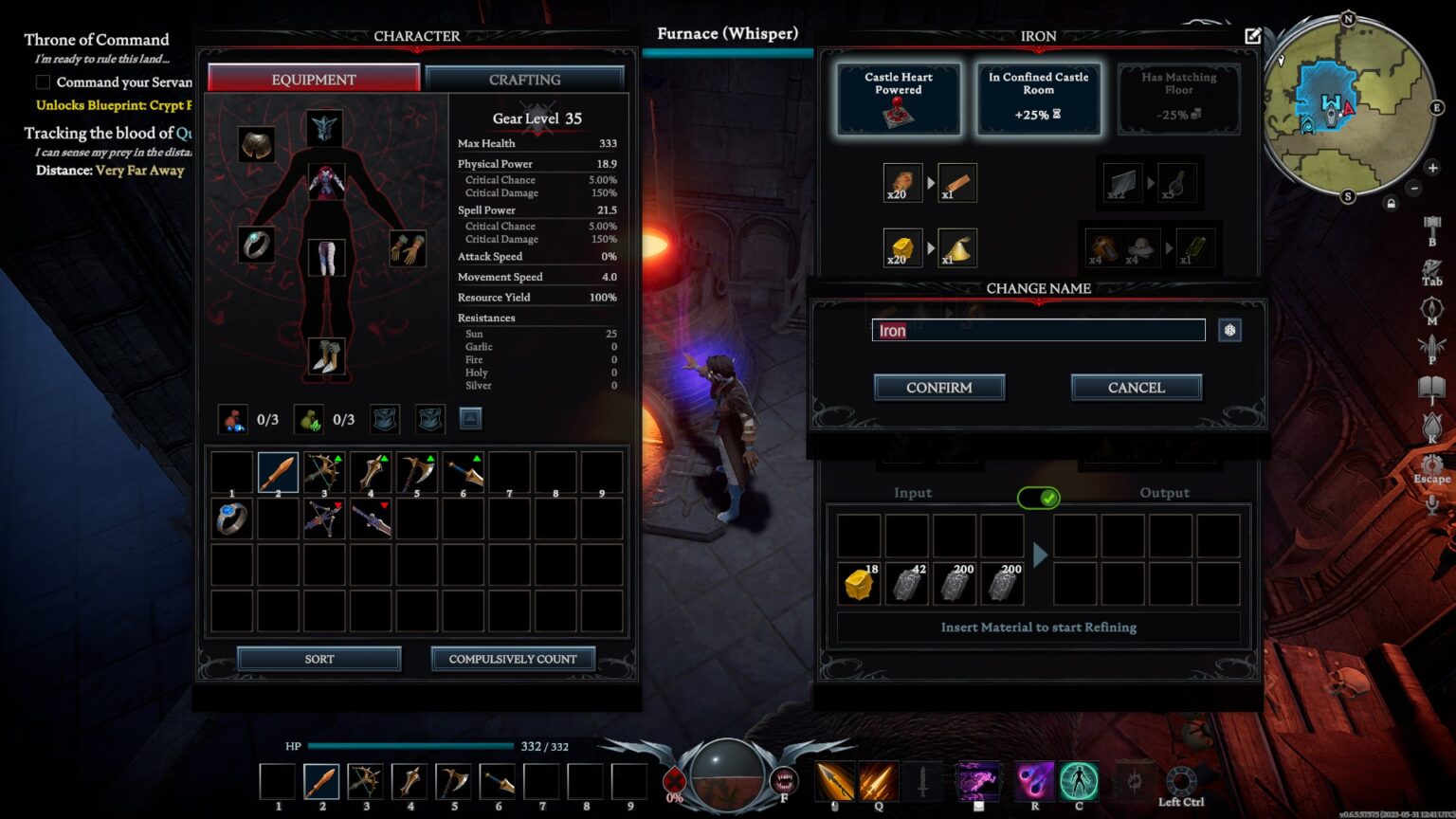Select the ring item in inventory
Image resolution: width=1456 pixels, height=819 pixels.
pos(231,519)
